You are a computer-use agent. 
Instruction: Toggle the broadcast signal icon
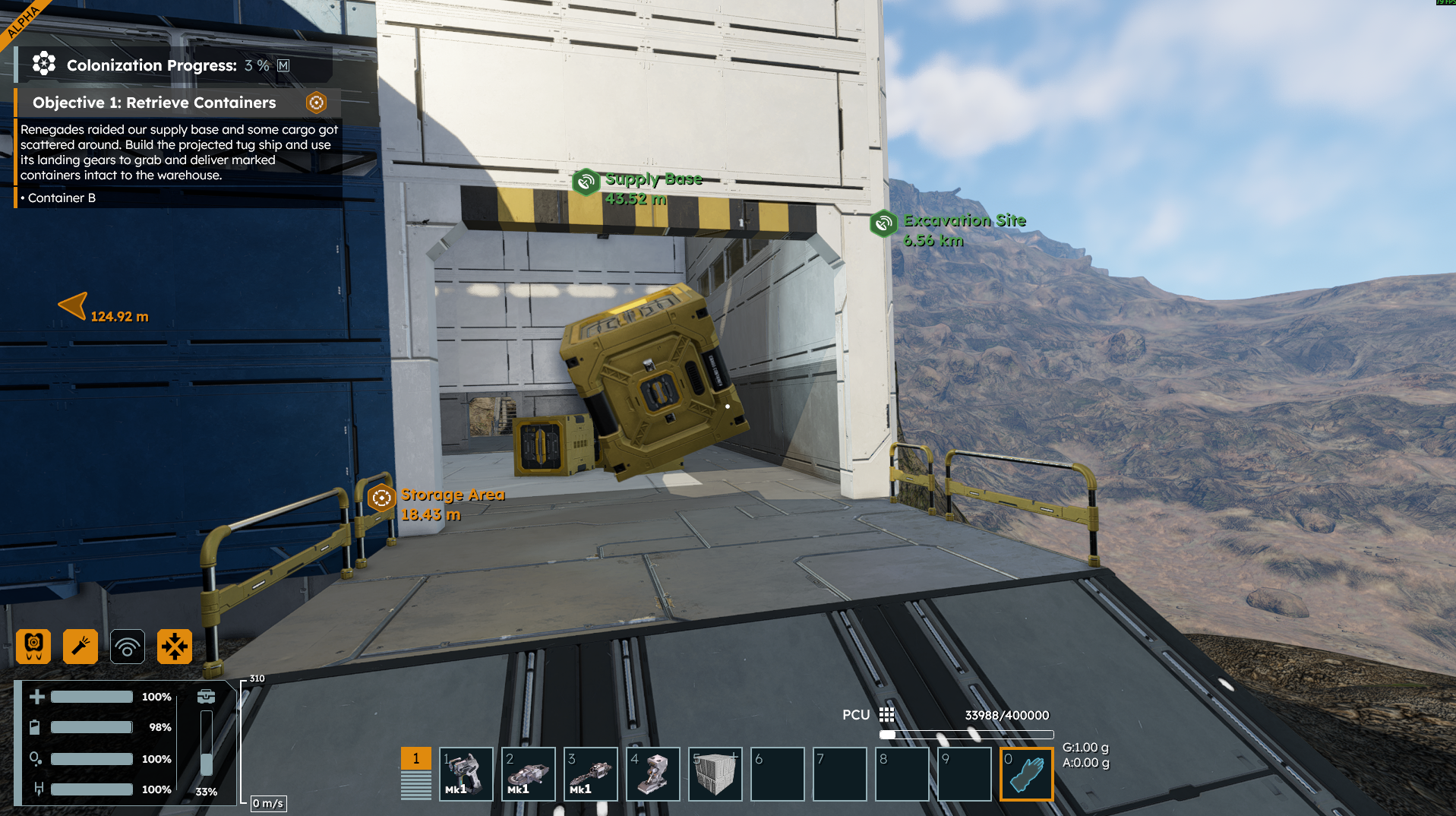tap(128, 647)
